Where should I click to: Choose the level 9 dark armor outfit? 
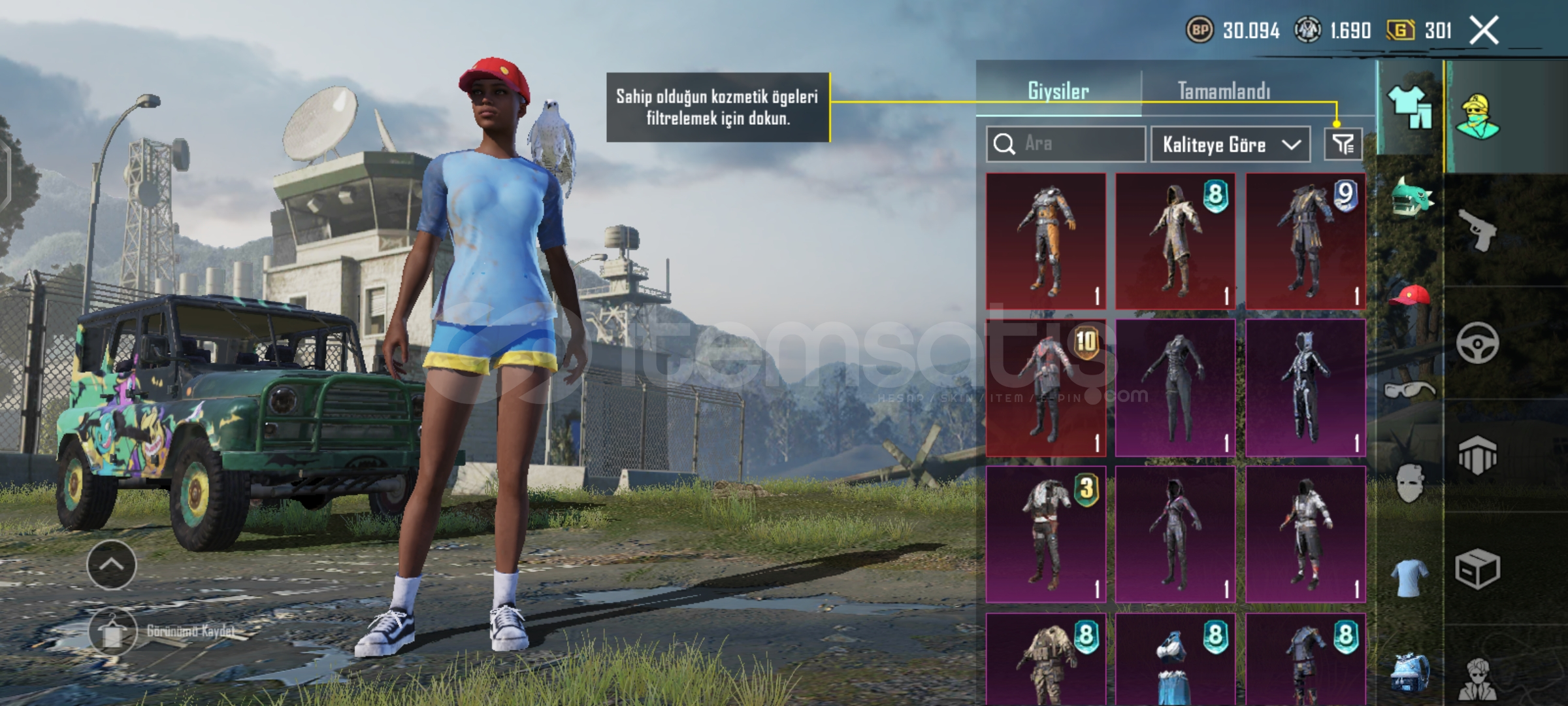coord(1305,241)
